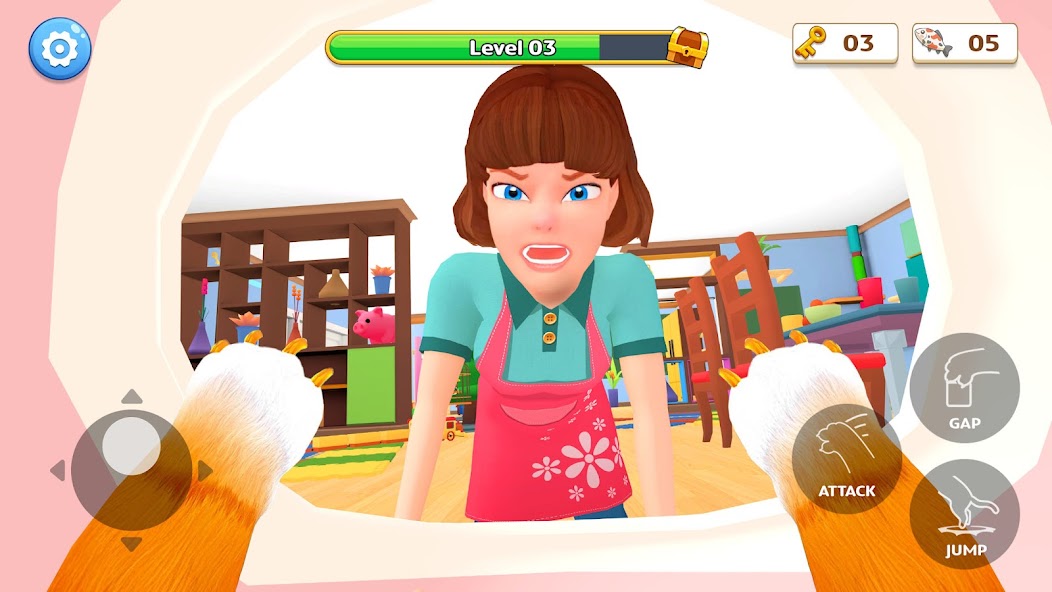Click the treasure chest reward icon
The height and width of the screenshot is (592, 1052).
[x=687, y=46]
